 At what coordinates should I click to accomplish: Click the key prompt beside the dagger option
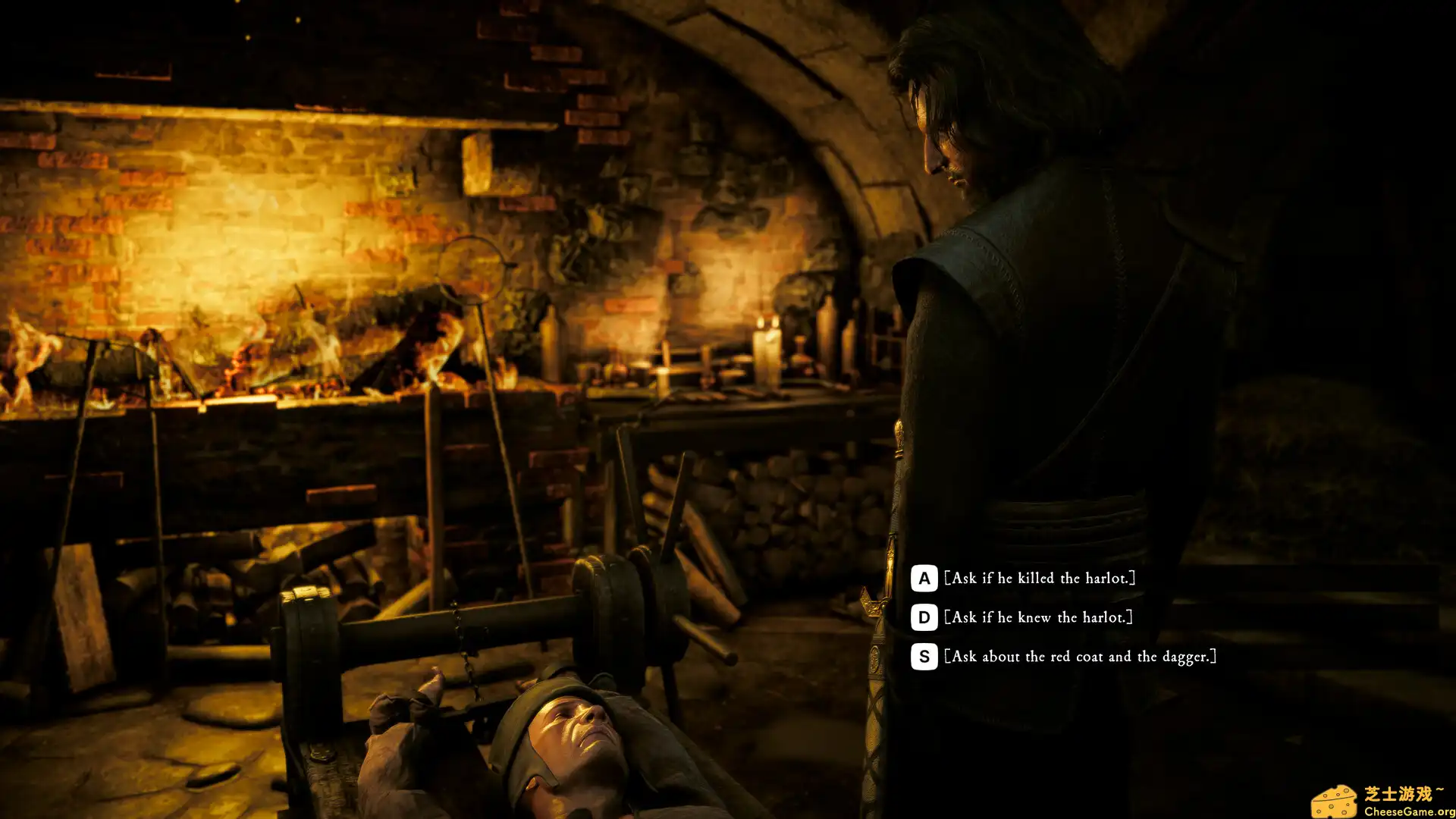(923, 657)
